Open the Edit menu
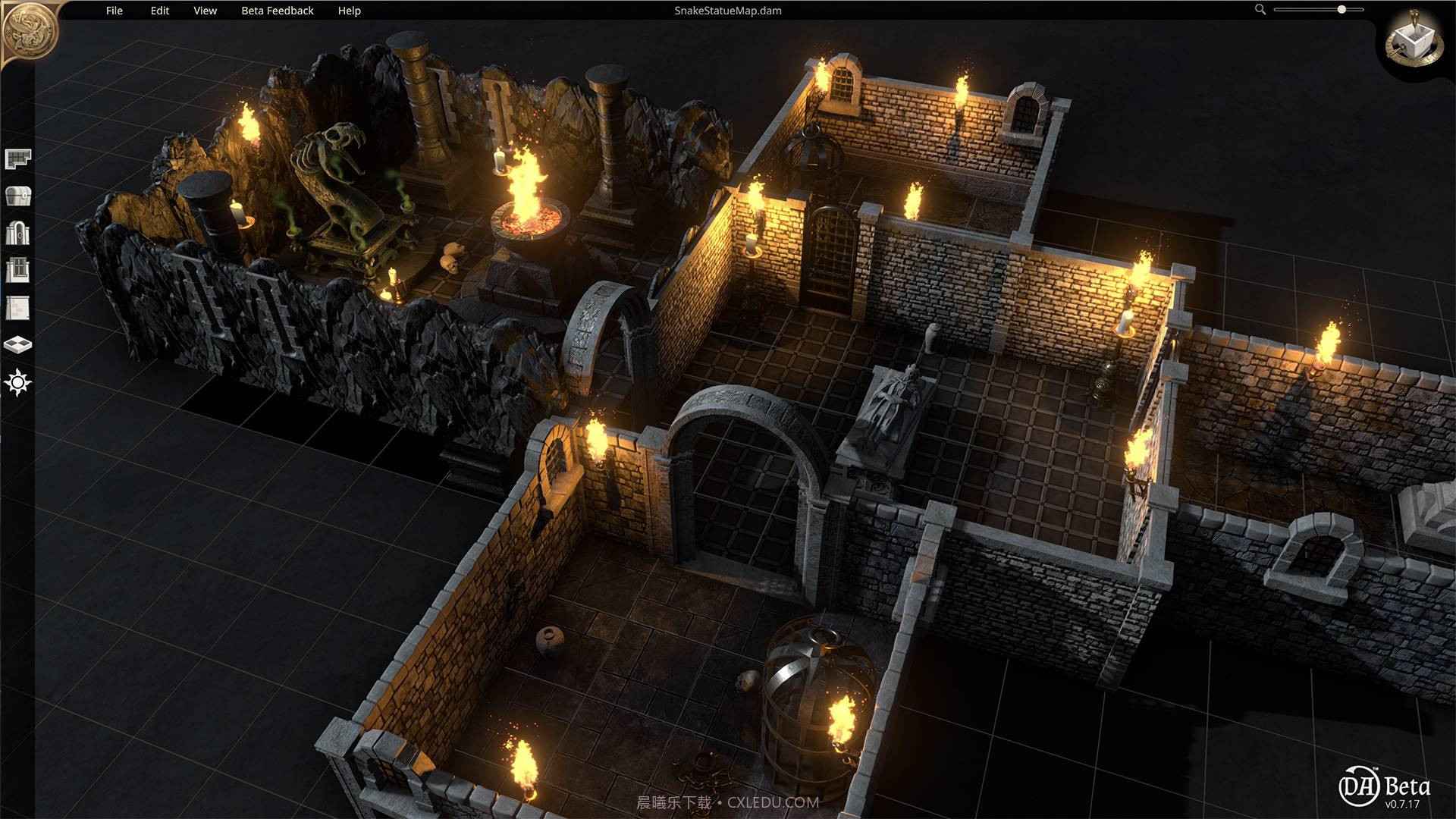Viewport: 1456px width, 819px height. pyautogui.click(x=158, y=11)
